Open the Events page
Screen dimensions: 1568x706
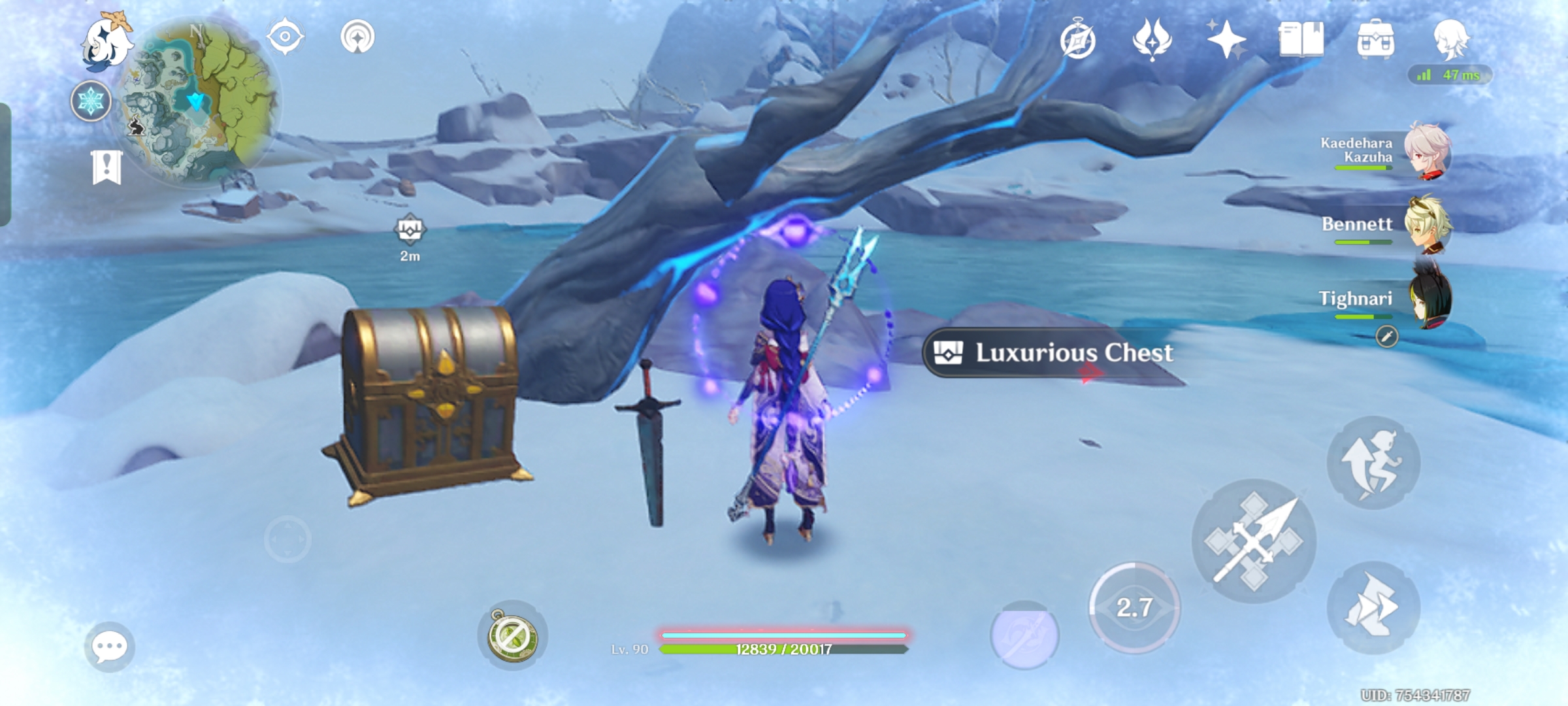tap(1079, 41)
